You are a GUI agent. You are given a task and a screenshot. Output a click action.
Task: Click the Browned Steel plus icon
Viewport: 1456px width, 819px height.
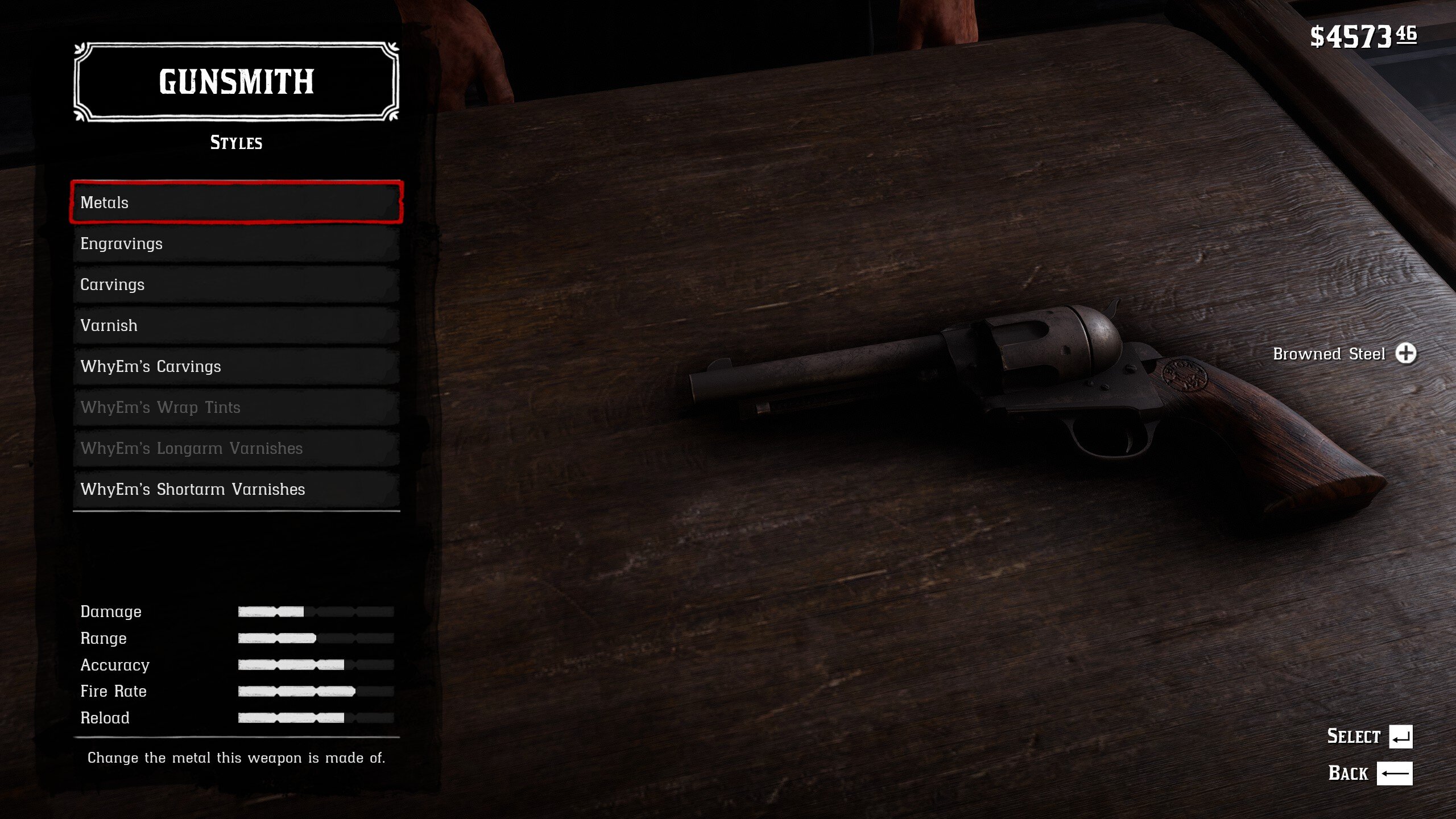point(1406,353)
